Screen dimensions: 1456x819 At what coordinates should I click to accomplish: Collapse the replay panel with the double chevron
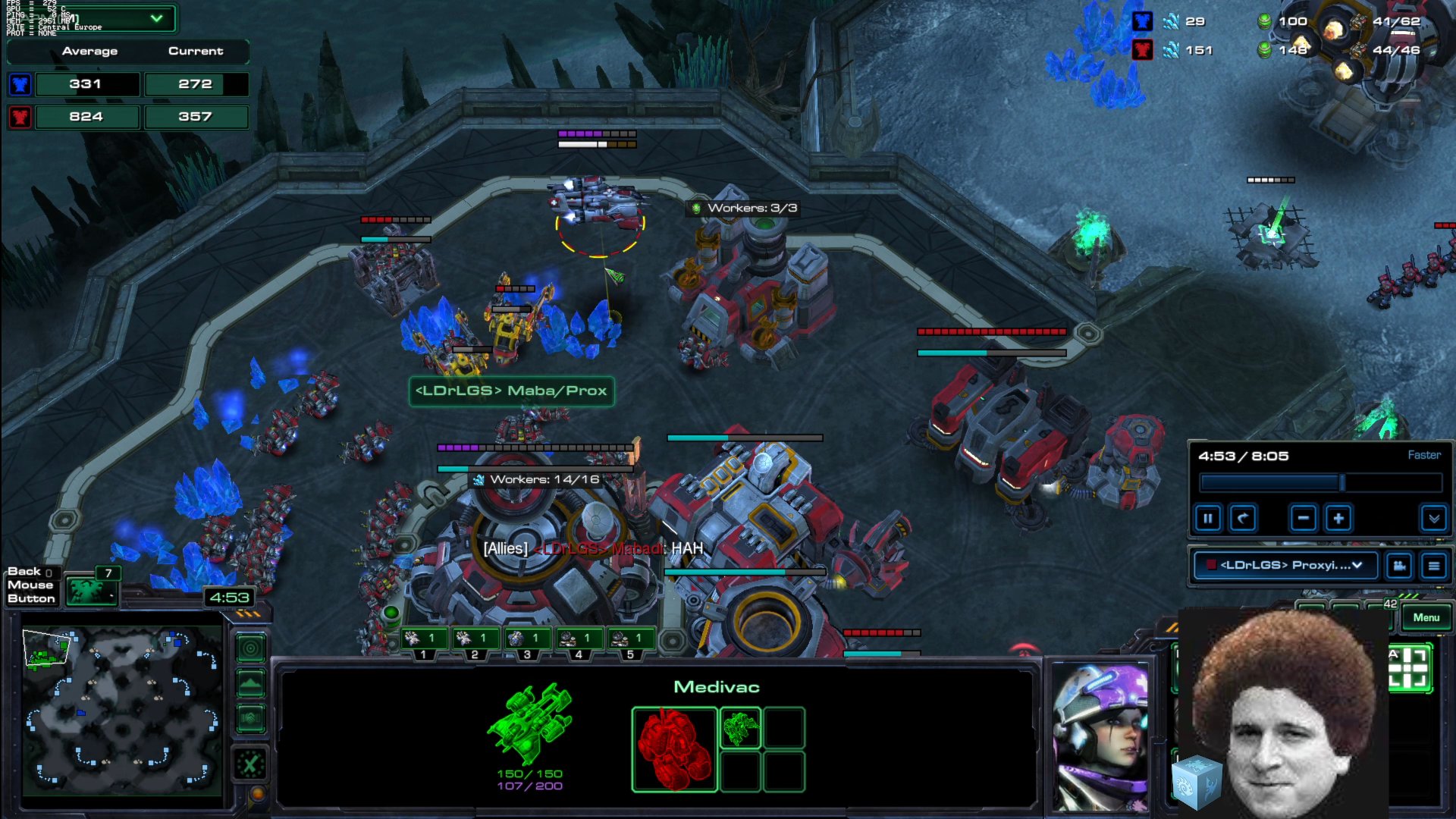pos(1432,518)
